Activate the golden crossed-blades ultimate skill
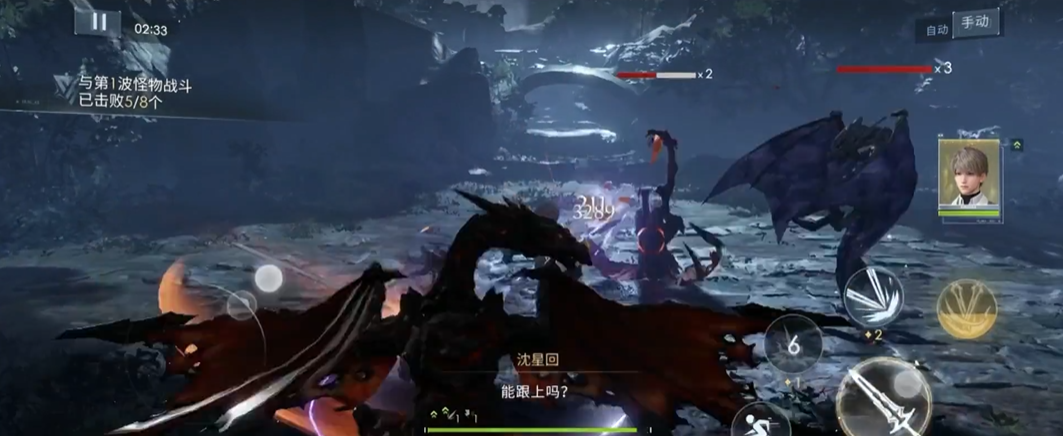The height and width of the screenshot is (436, 1063). tap(967, 307)
